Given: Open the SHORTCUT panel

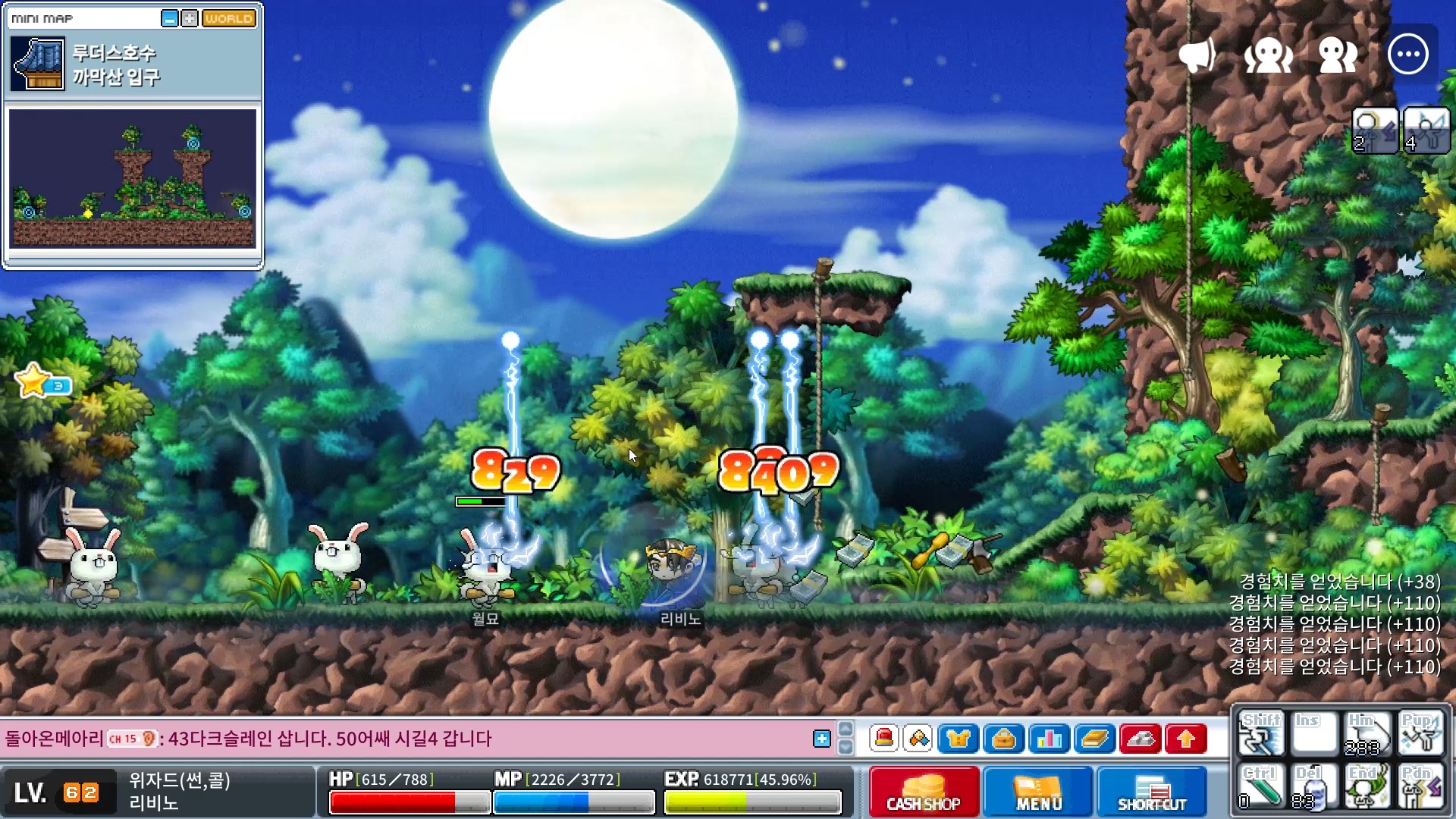Looking at the screenshot, I should pos(1151,791).
